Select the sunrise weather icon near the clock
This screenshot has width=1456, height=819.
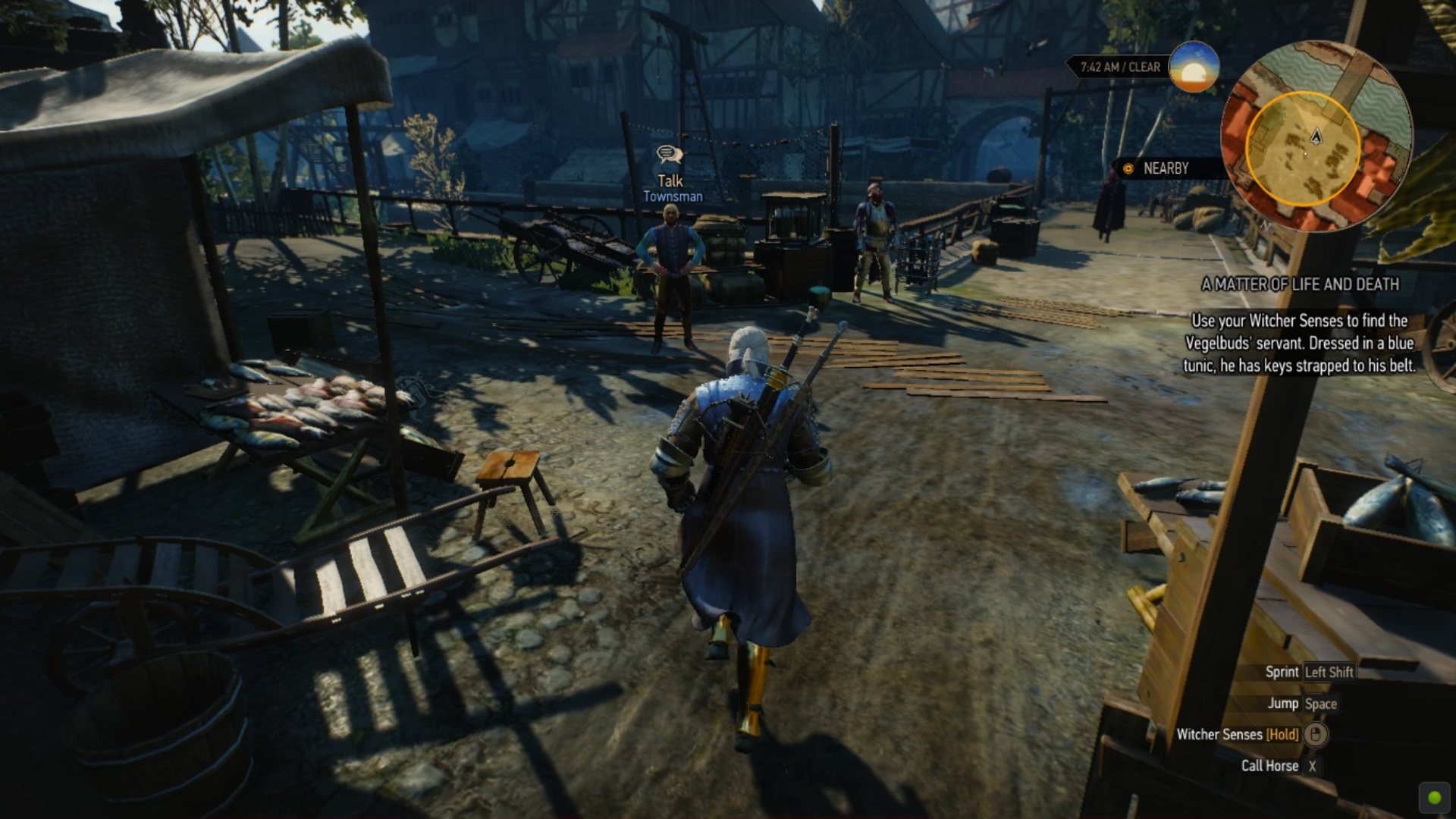point(1192,68)
